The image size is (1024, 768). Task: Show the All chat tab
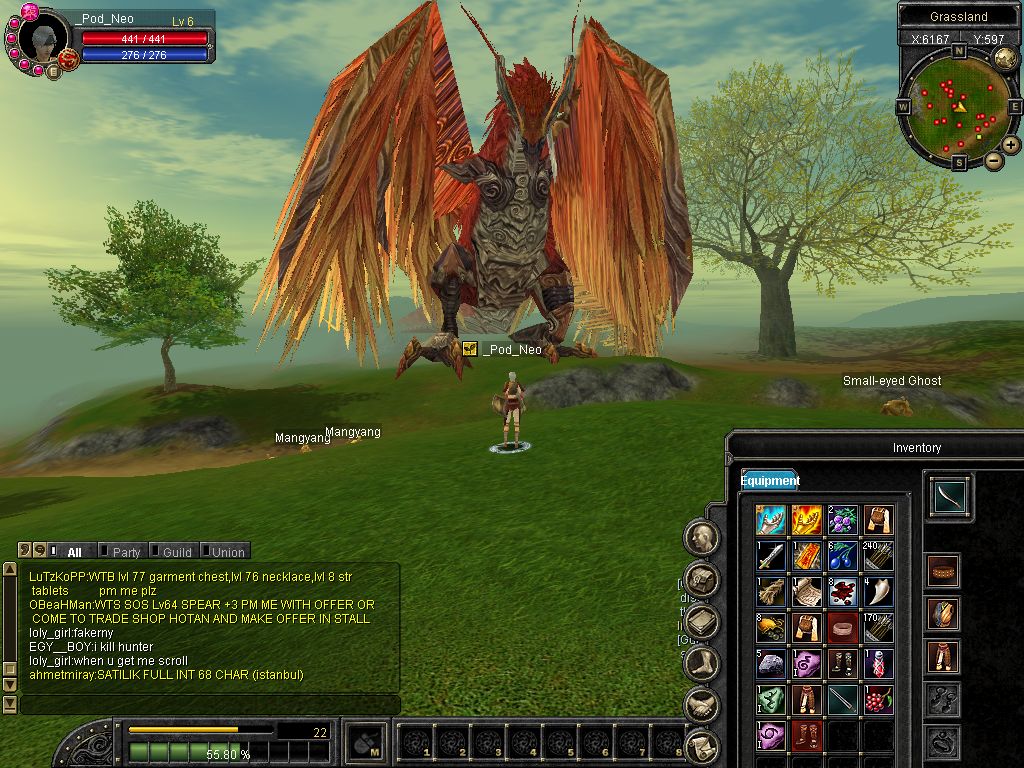pyautogui.click(x=74, y=551)
